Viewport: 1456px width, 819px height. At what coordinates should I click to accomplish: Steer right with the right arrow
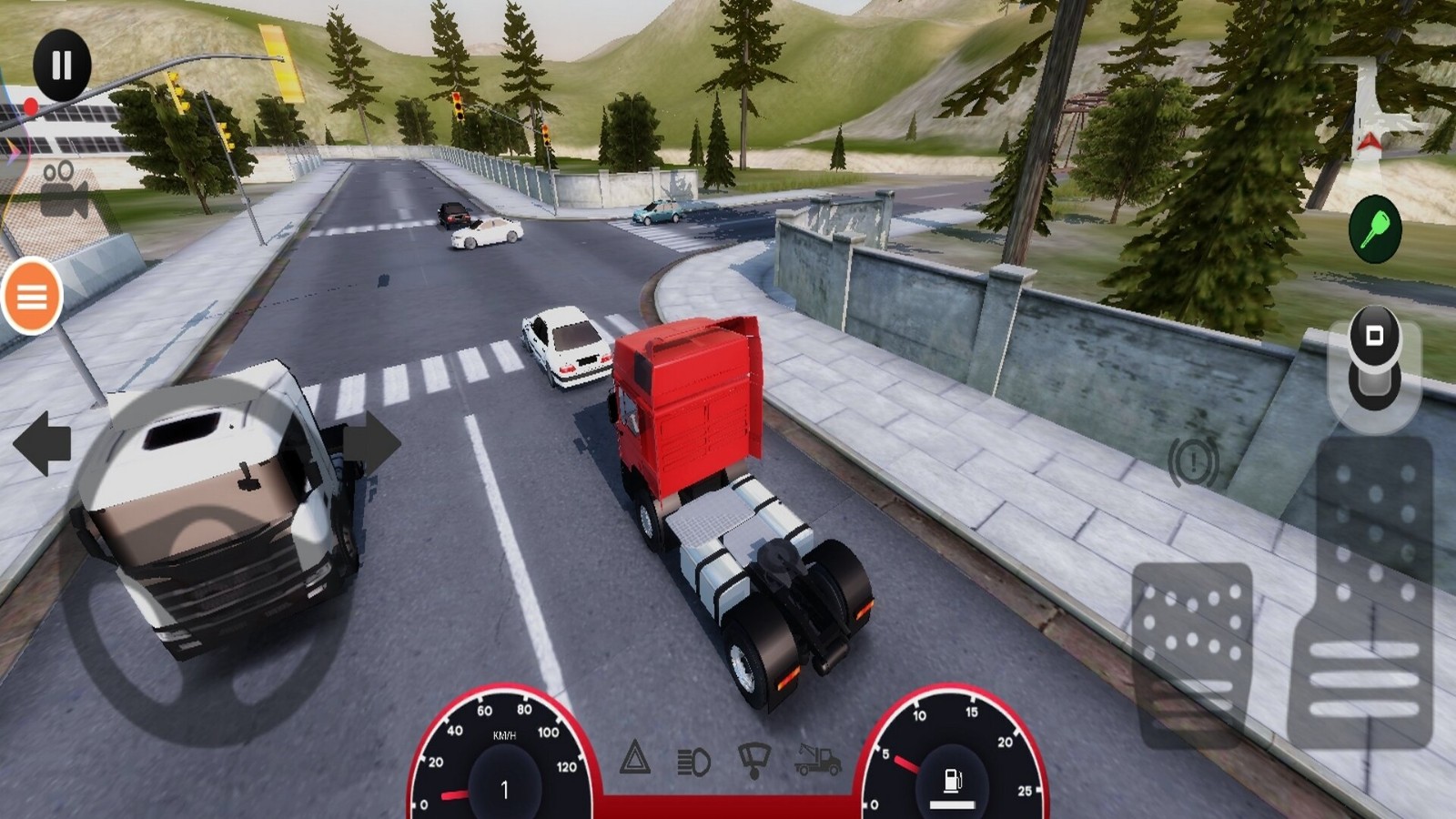tap(371, 443)
